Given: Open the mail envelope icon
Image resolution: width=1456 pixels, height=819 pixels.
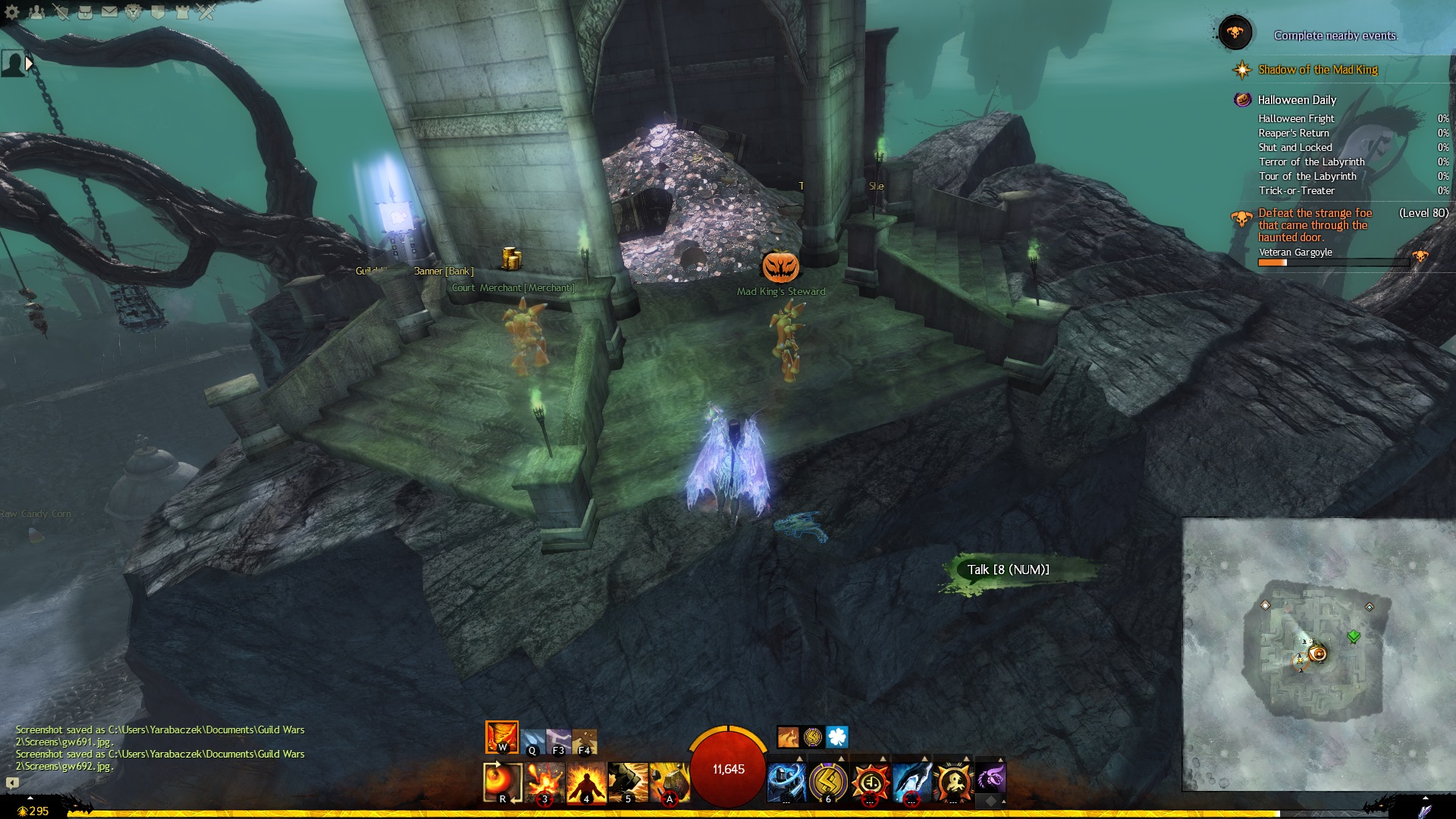Looking at the screenshot, I should (x=109, y=12).
